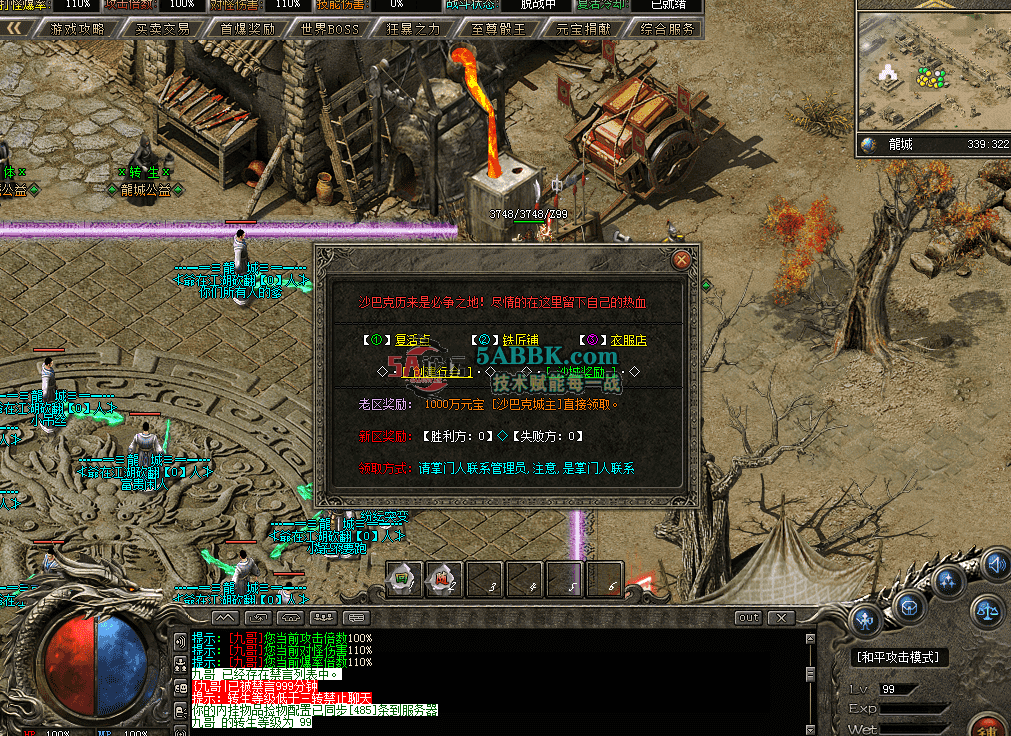1011x736 pixels.
Task: Close the Shabak dialog window
Action: (x=682, y=260)
